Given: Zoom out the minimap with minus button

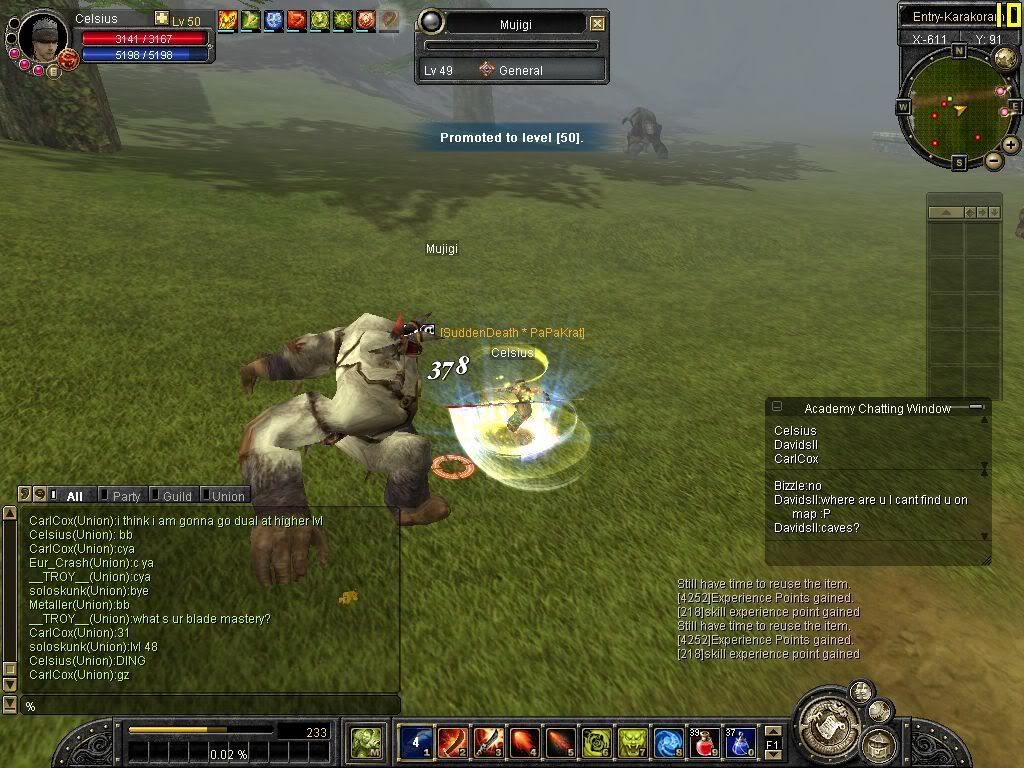Looking at the screenshot, I should [994, 160].
